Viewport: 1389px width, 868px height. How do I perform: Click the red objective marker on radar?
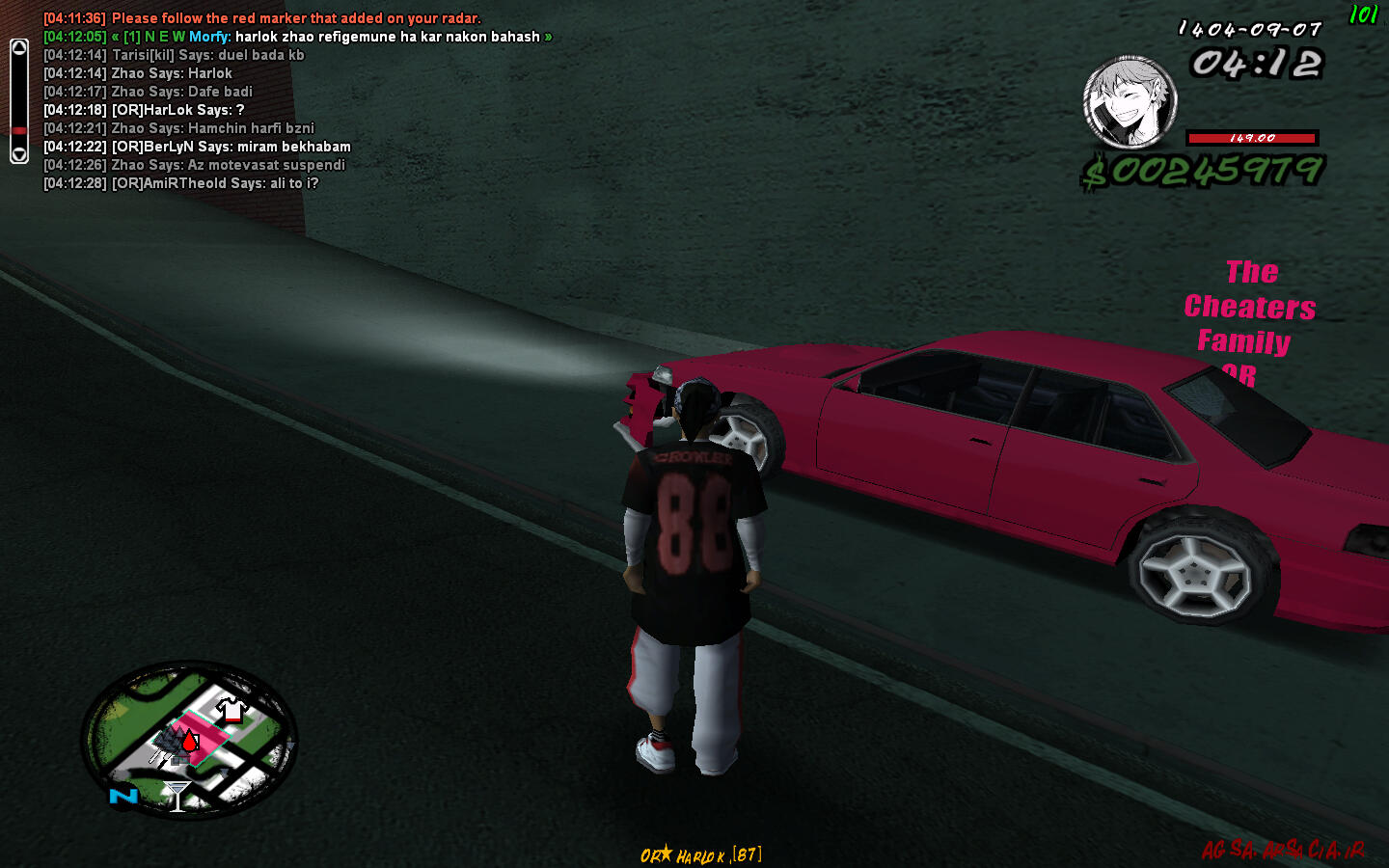click(190, 741)
